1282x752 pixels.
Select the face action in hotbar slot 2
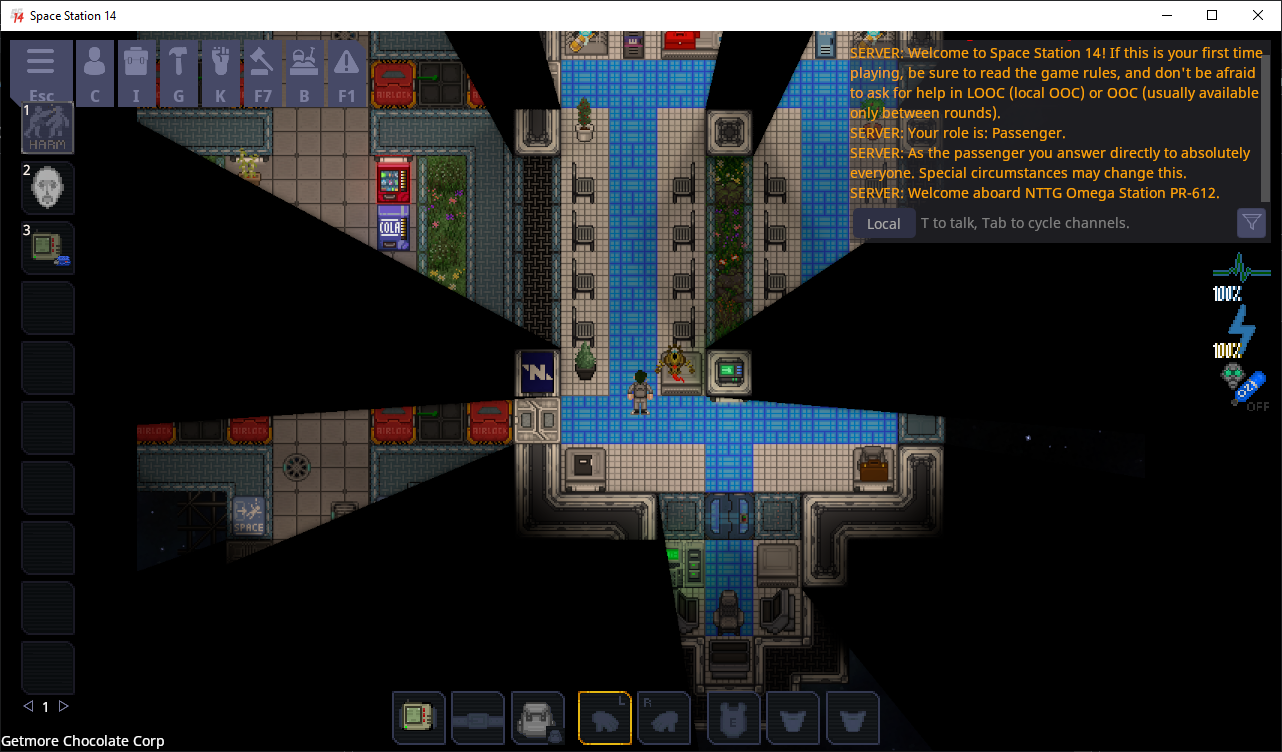click(x=47, y=188)
